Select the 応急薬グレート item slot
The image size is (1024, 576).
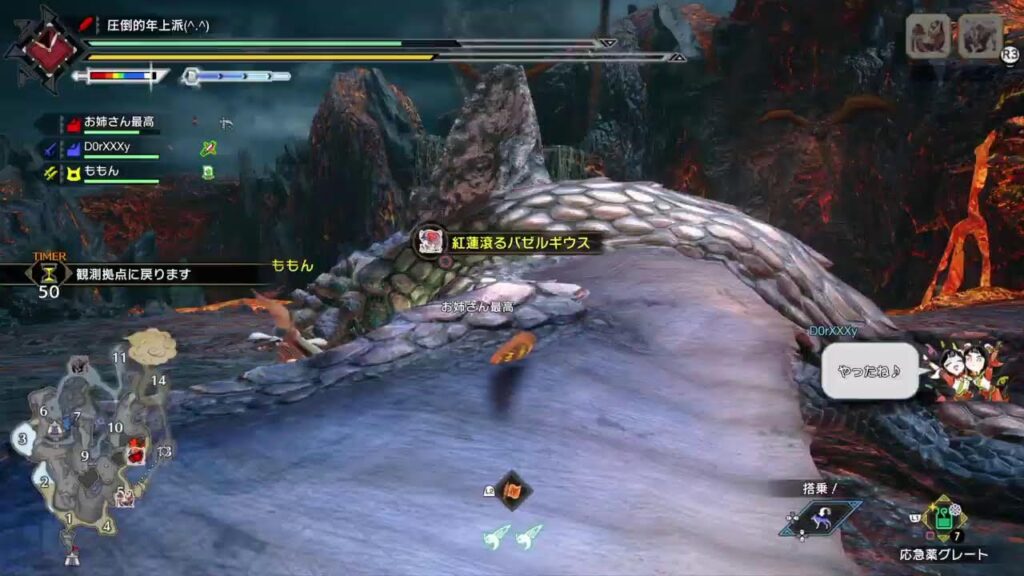[944, 520]
